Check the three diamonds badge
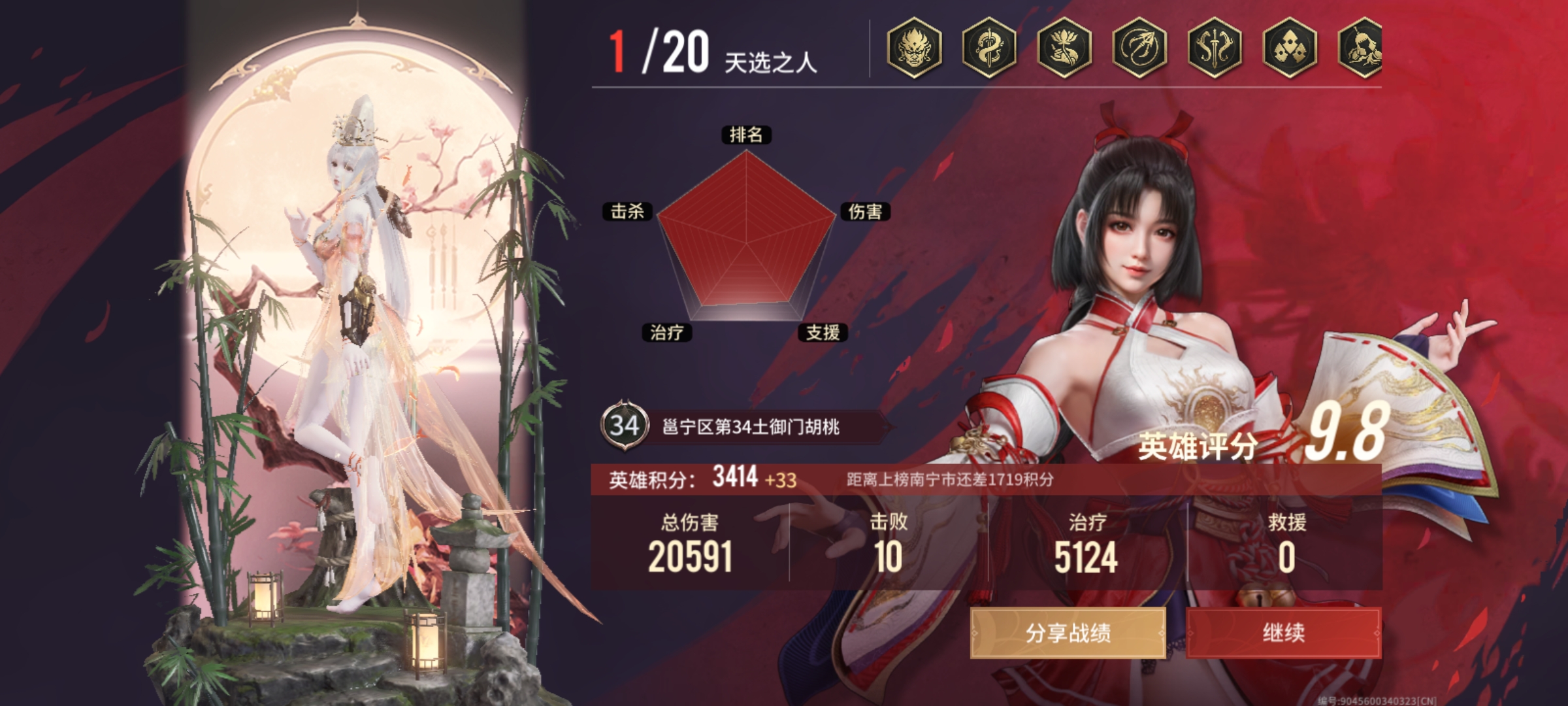The image size is (1568, 706). (x=1290, y=48)
